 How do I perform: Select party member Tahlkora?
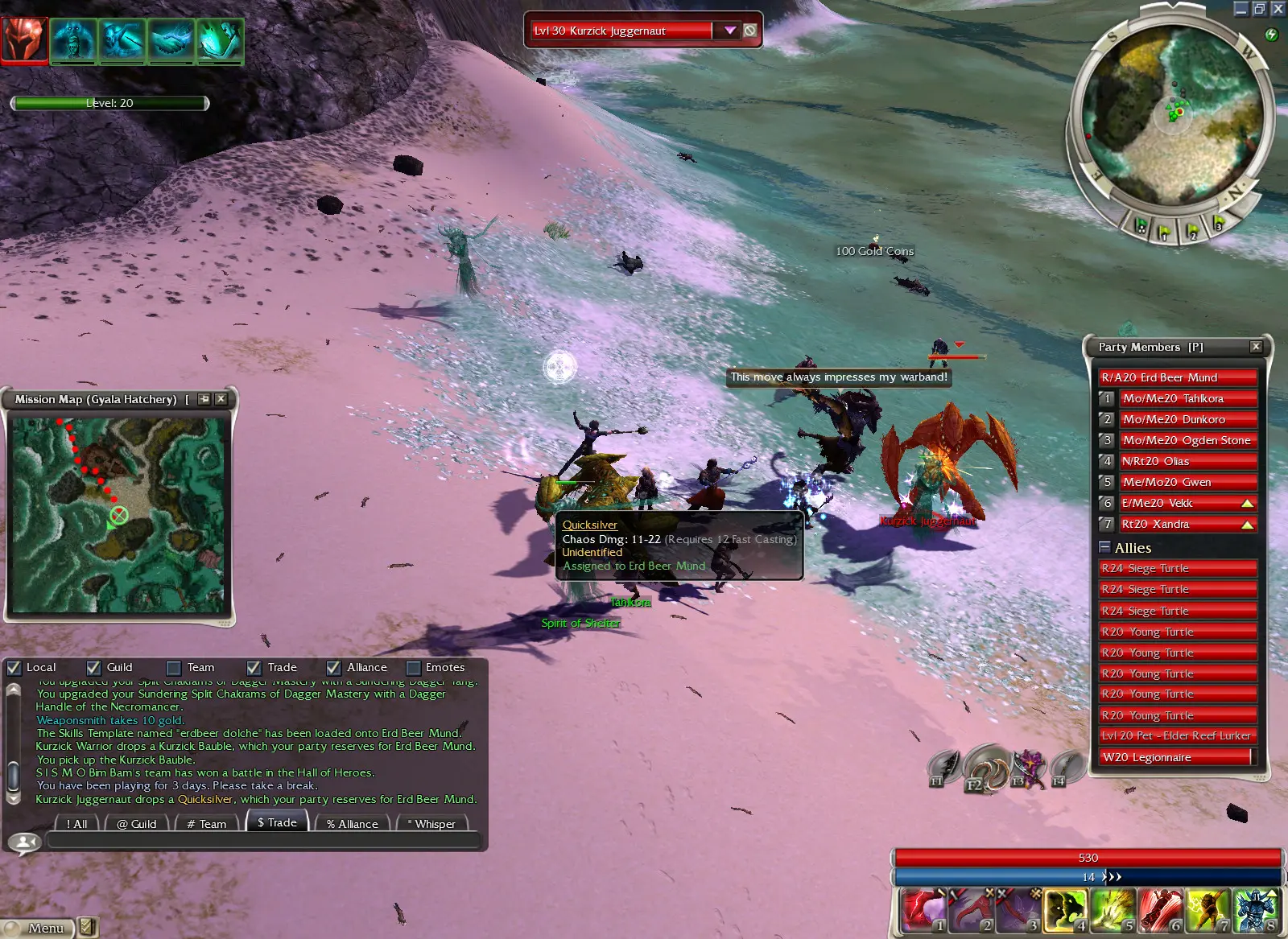(x=1187, y=398)
